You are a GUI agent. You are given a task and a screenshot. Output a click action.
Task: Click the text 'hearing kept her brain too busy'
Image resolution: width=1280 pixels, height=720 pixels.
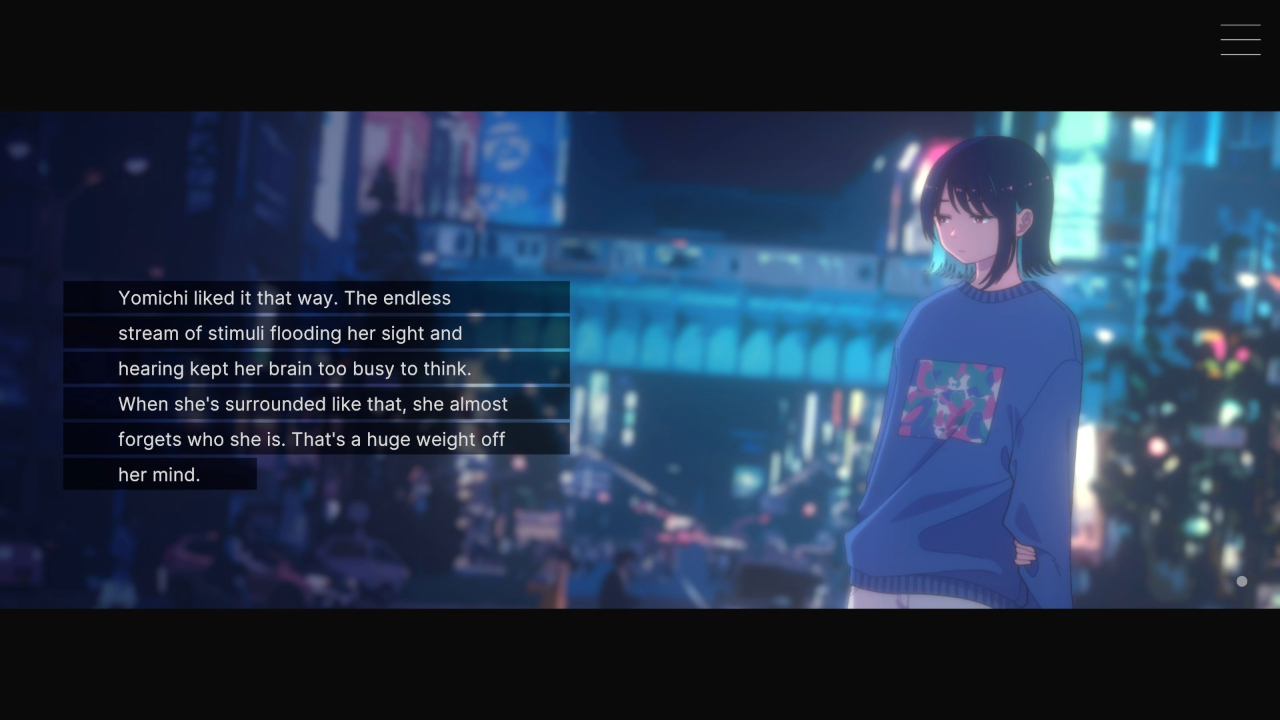[x=293, y=368]
